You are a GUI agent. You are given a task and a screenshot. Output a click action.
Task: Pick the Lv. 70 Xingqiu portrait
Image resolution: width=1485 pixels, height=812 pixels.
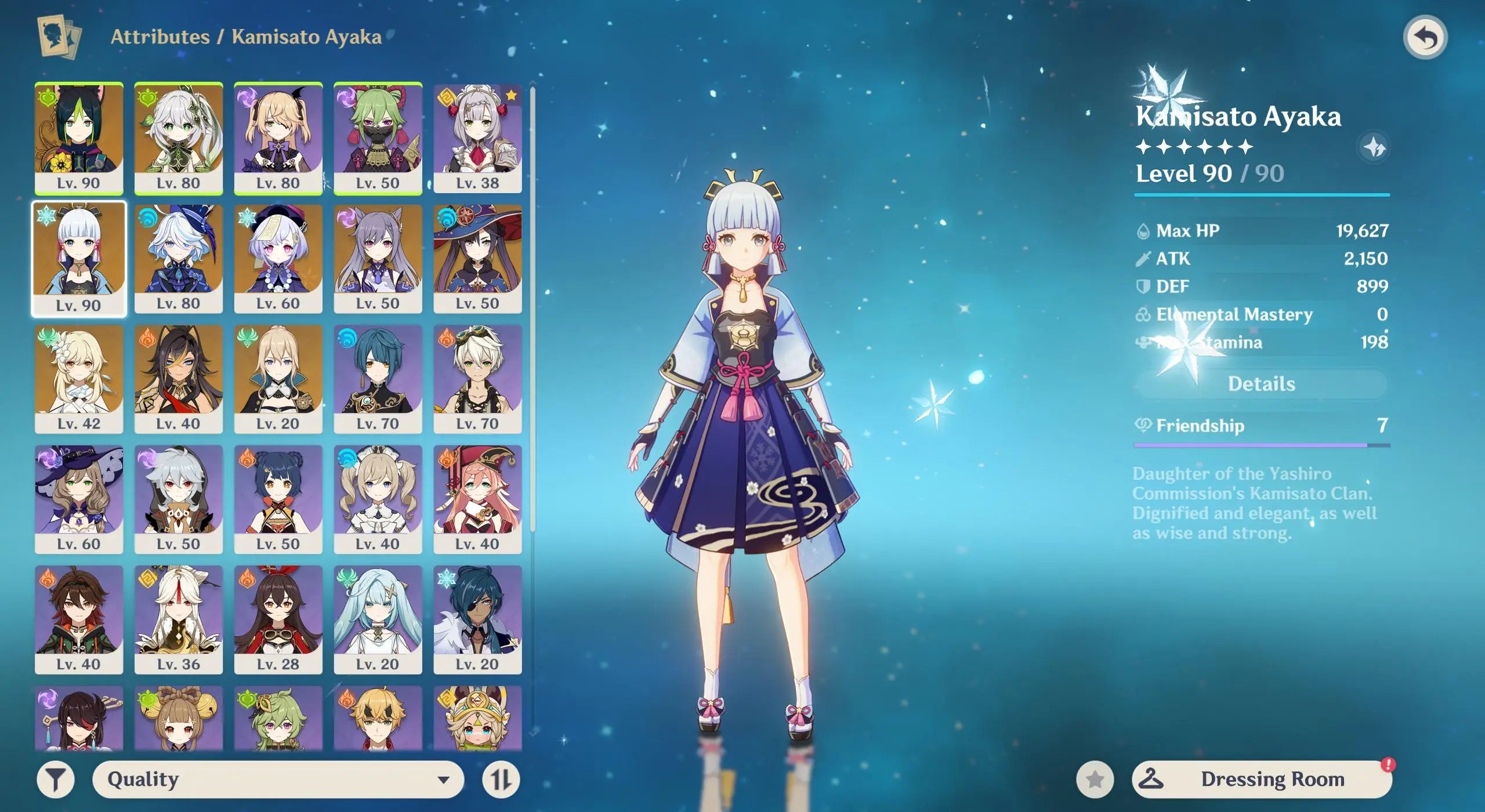[378, 378]
